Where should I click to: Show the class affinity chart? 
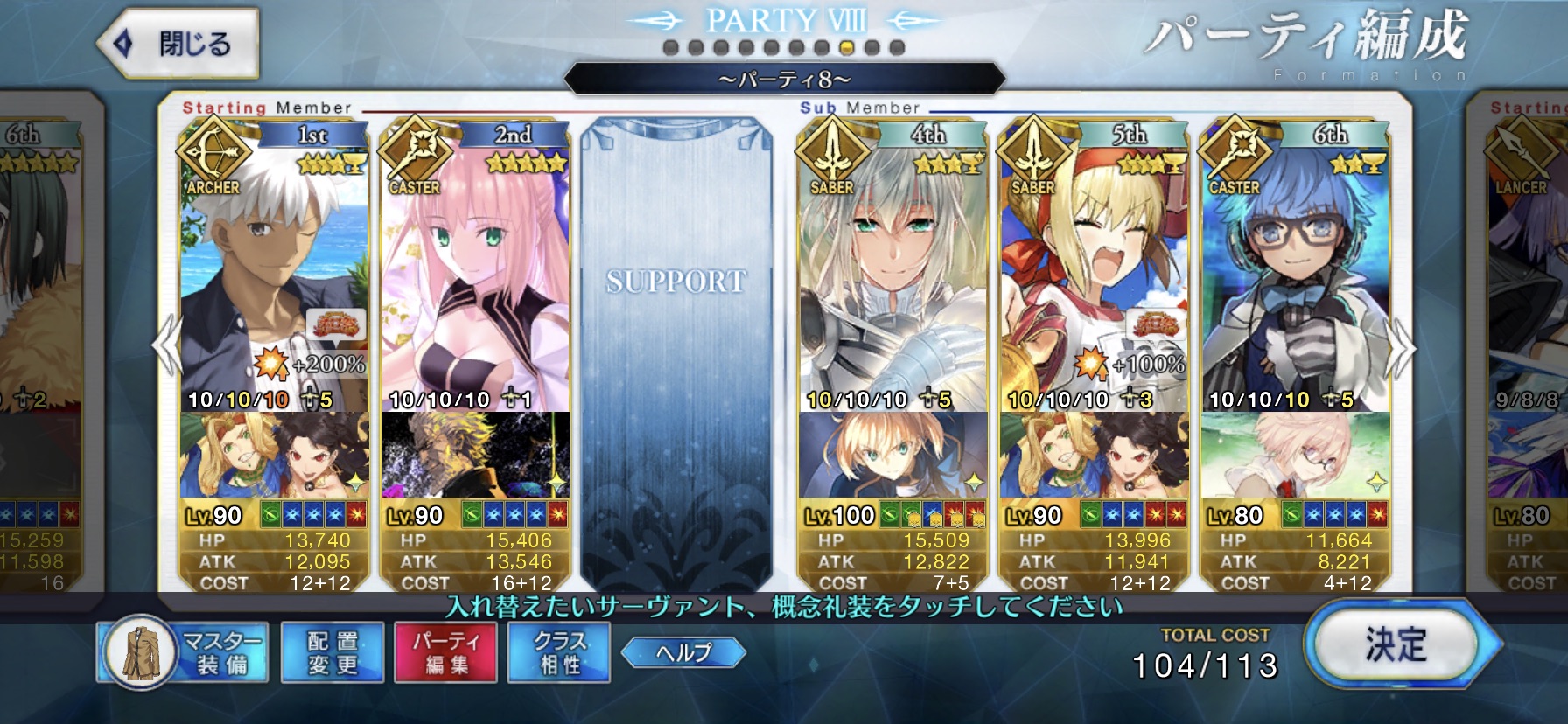tap(559, 652)
